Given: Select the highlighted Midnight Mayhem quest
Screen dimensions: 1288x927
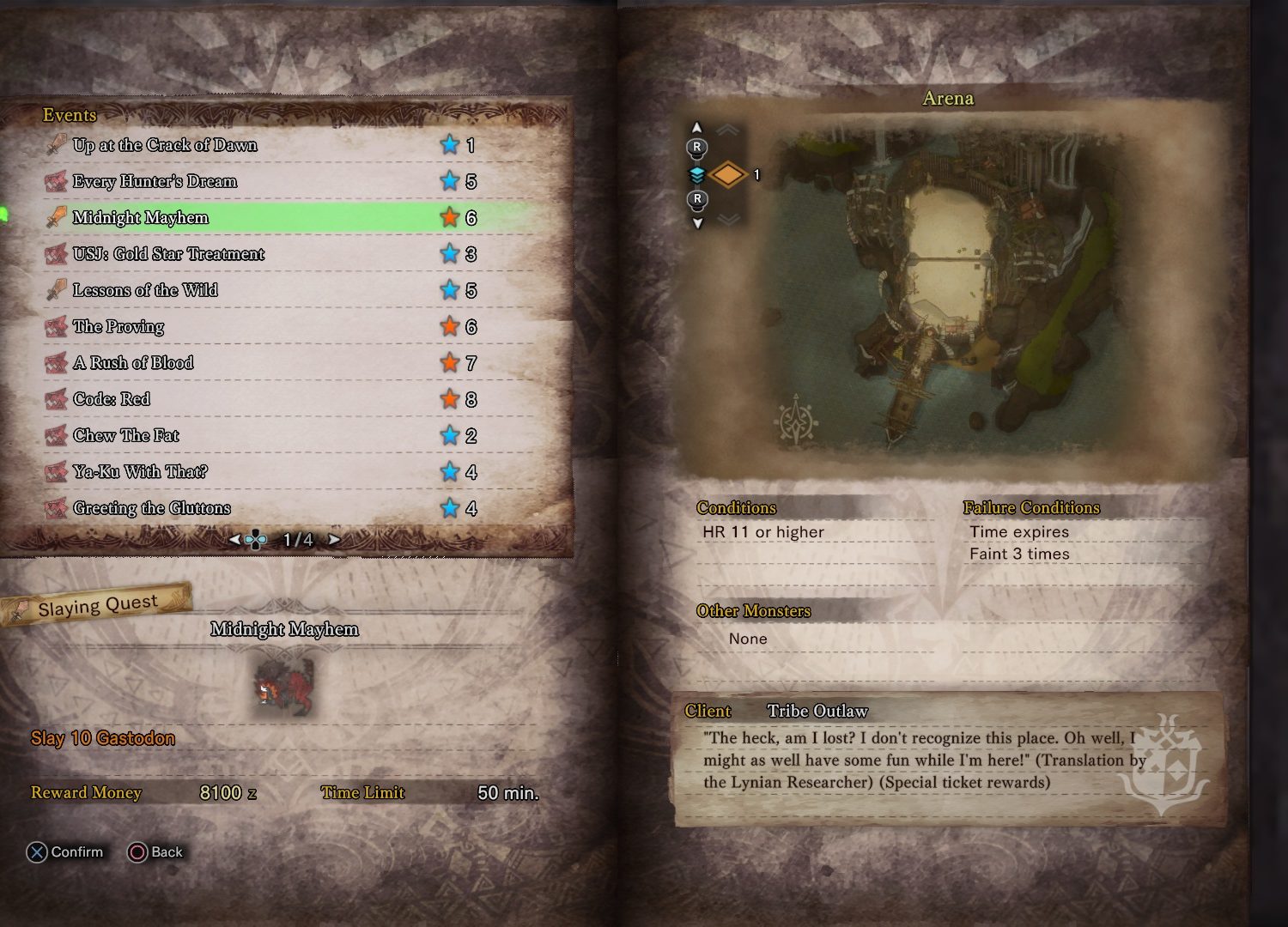Looking at the screenshot, I should [141, 218].
